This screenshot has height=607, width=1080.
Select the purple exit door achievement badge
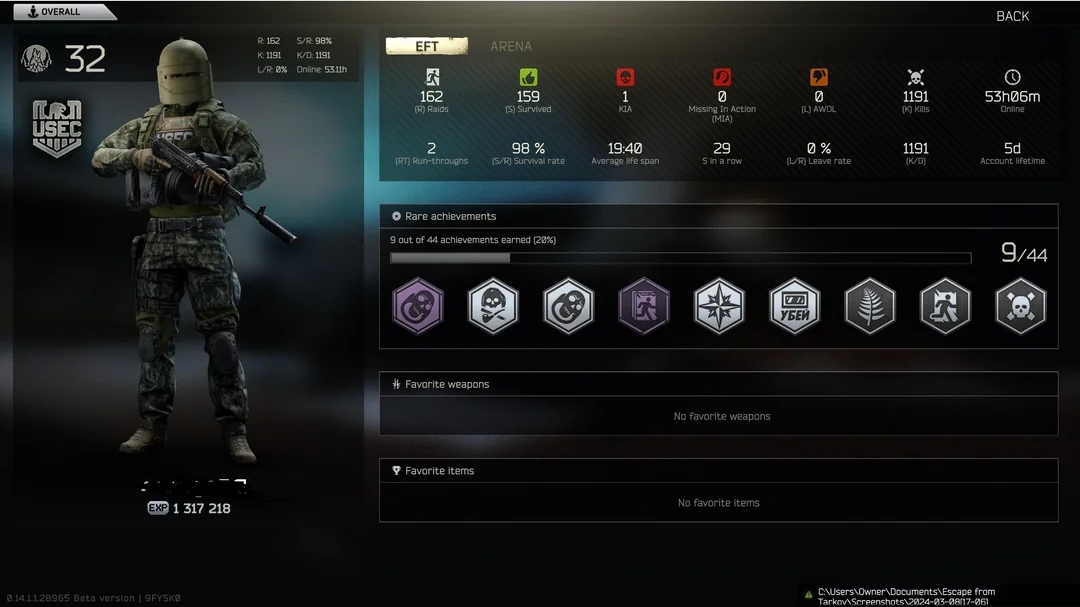pos(644,306)
